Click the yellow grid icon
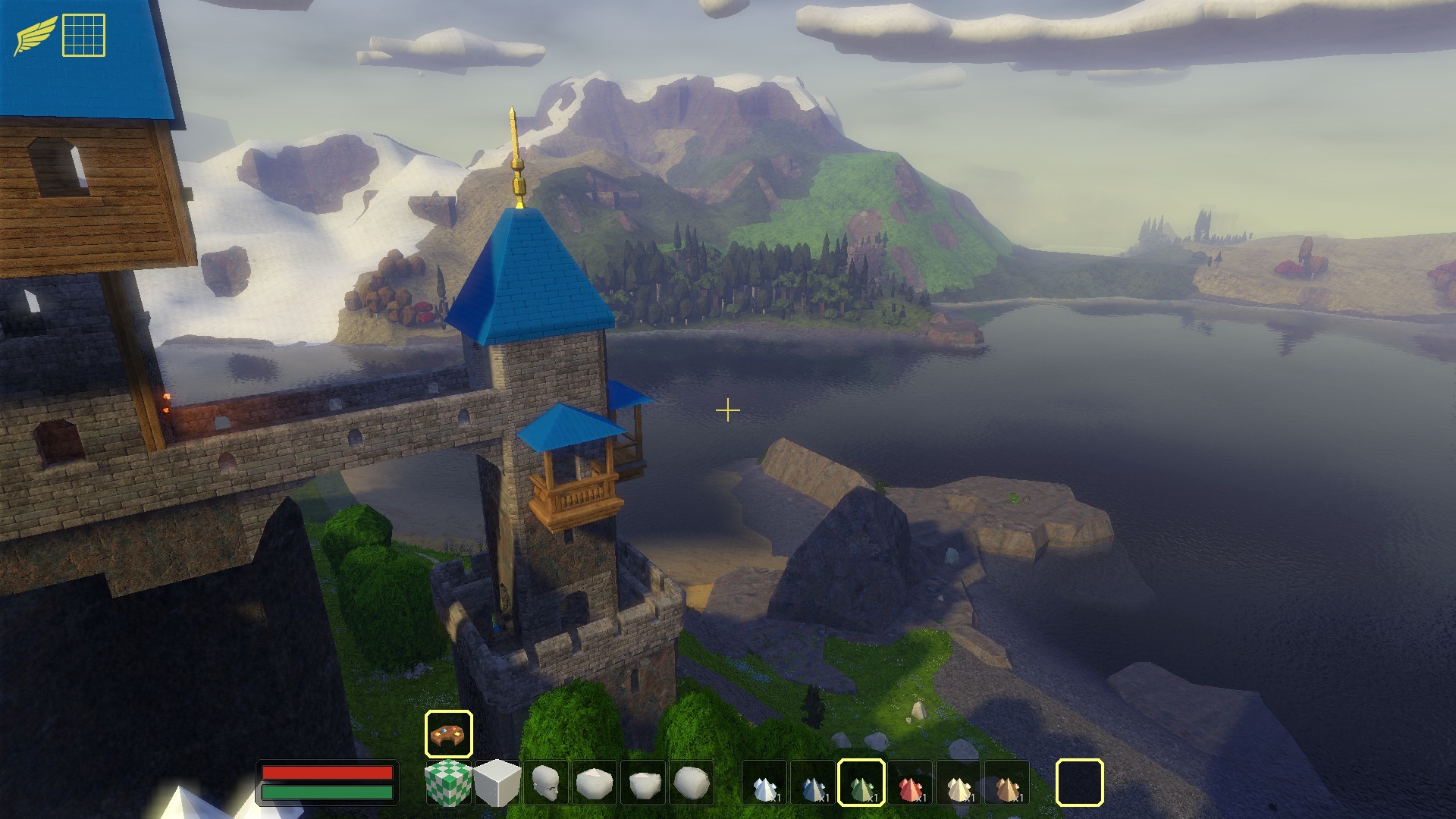1456x819 pixels. [x=83, y=35]
